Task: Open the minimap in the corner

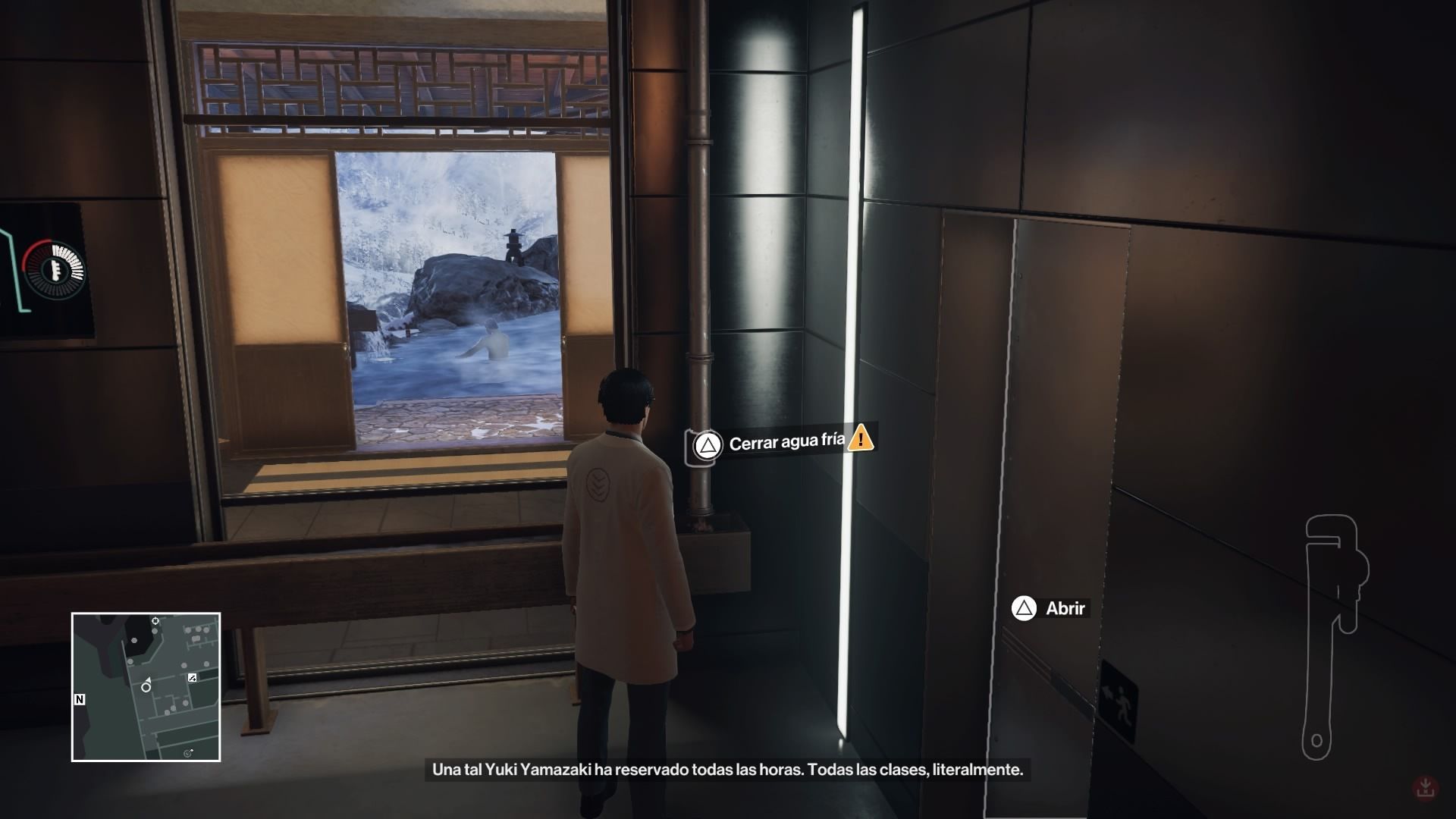Action: point(146,686)
